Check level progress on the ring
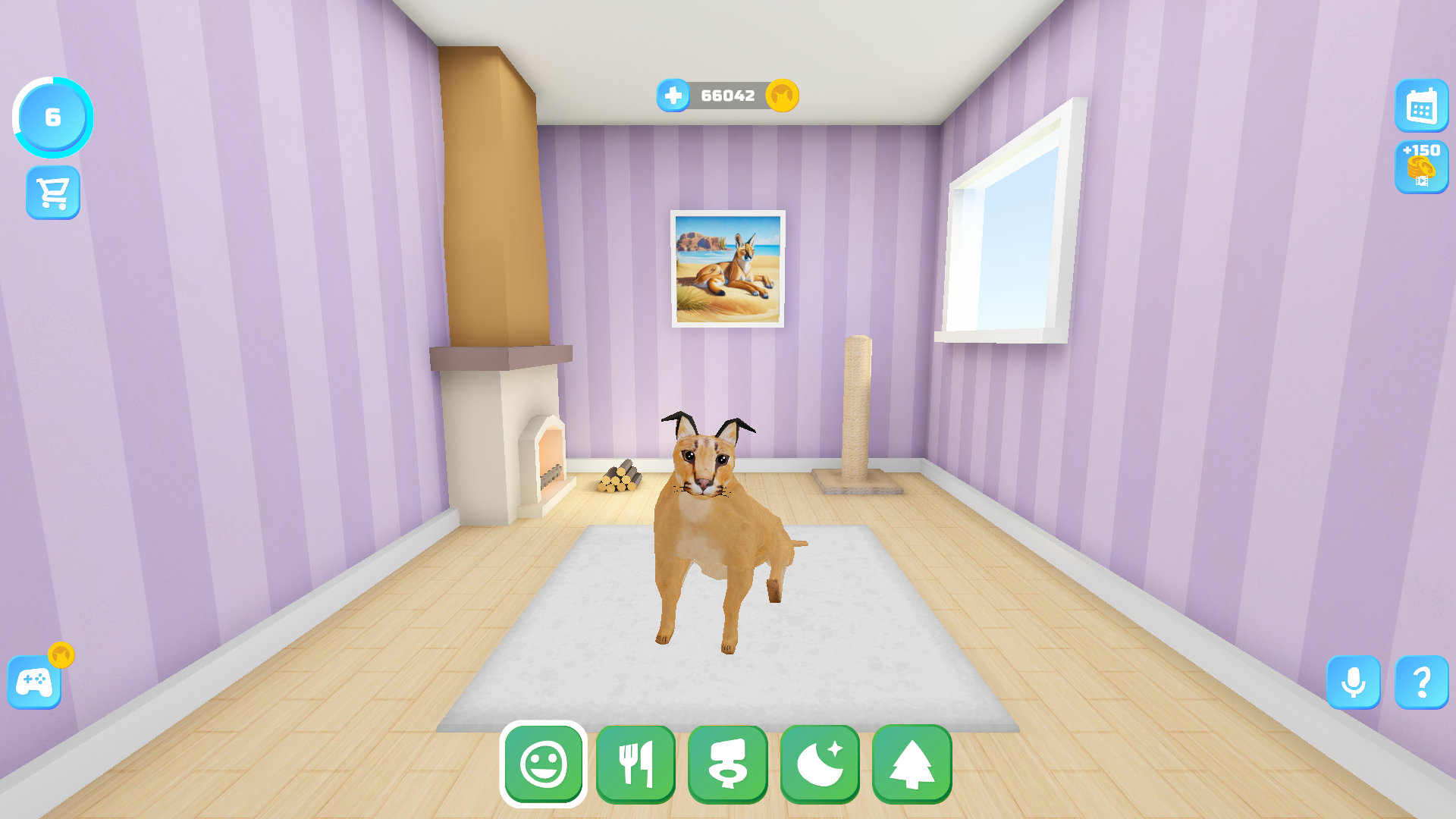1456x819 pixels. (52, 117)
